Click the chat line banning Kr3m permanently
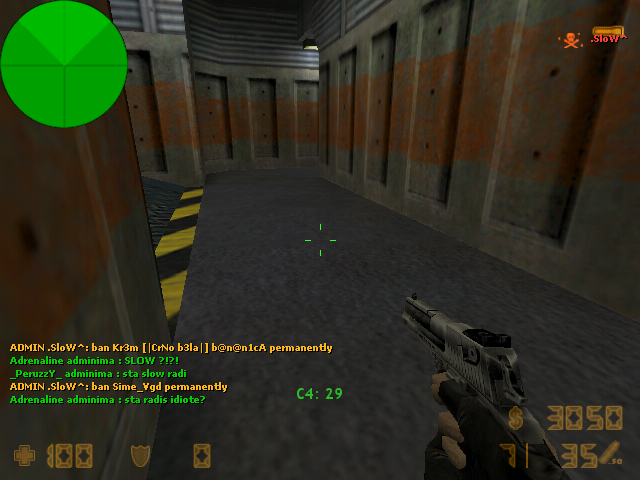Image resolution: width=640 pixels, height=480 pixels. click(171, 348)
